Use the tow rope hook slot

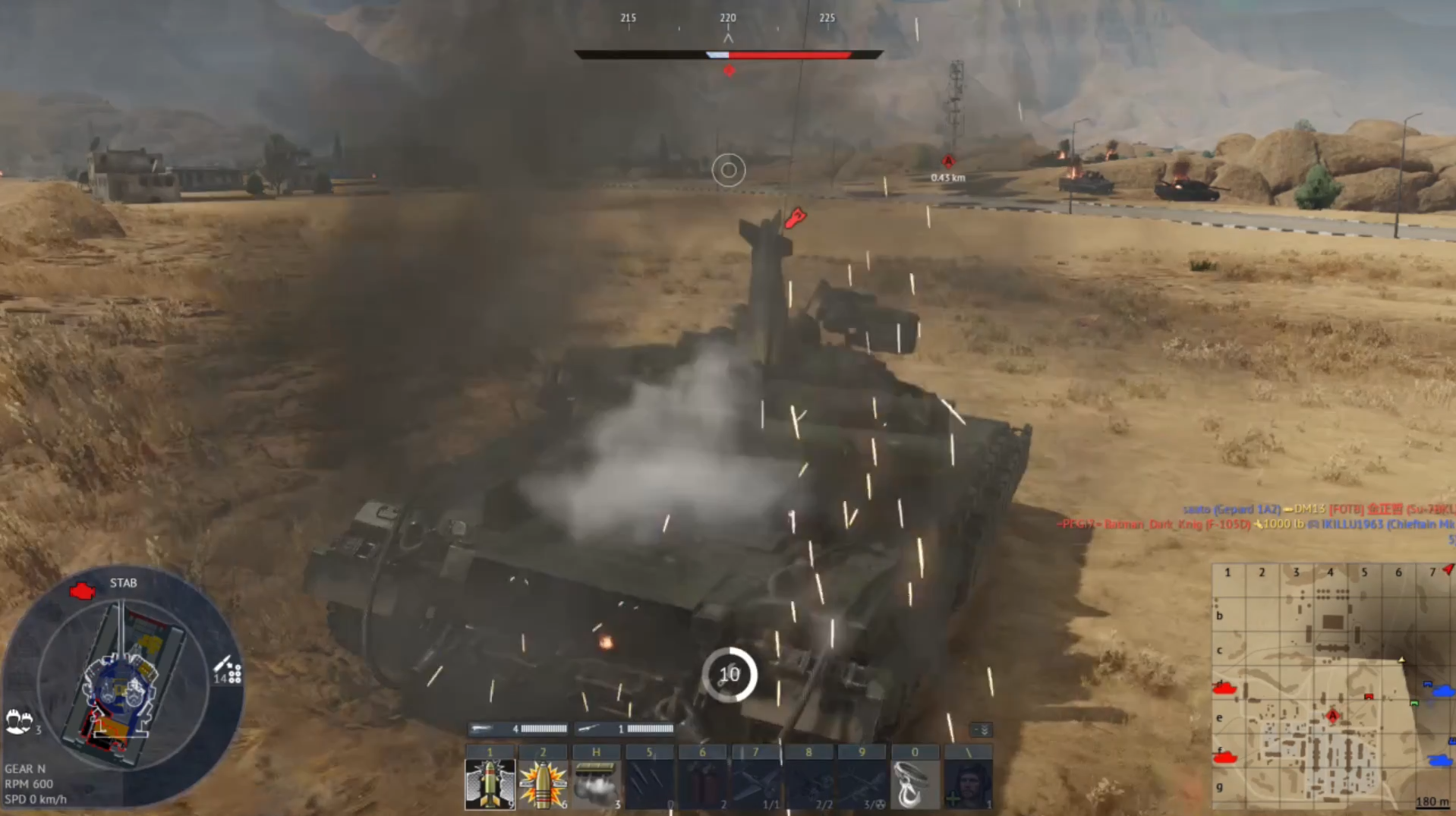click(x=915, y=783)
